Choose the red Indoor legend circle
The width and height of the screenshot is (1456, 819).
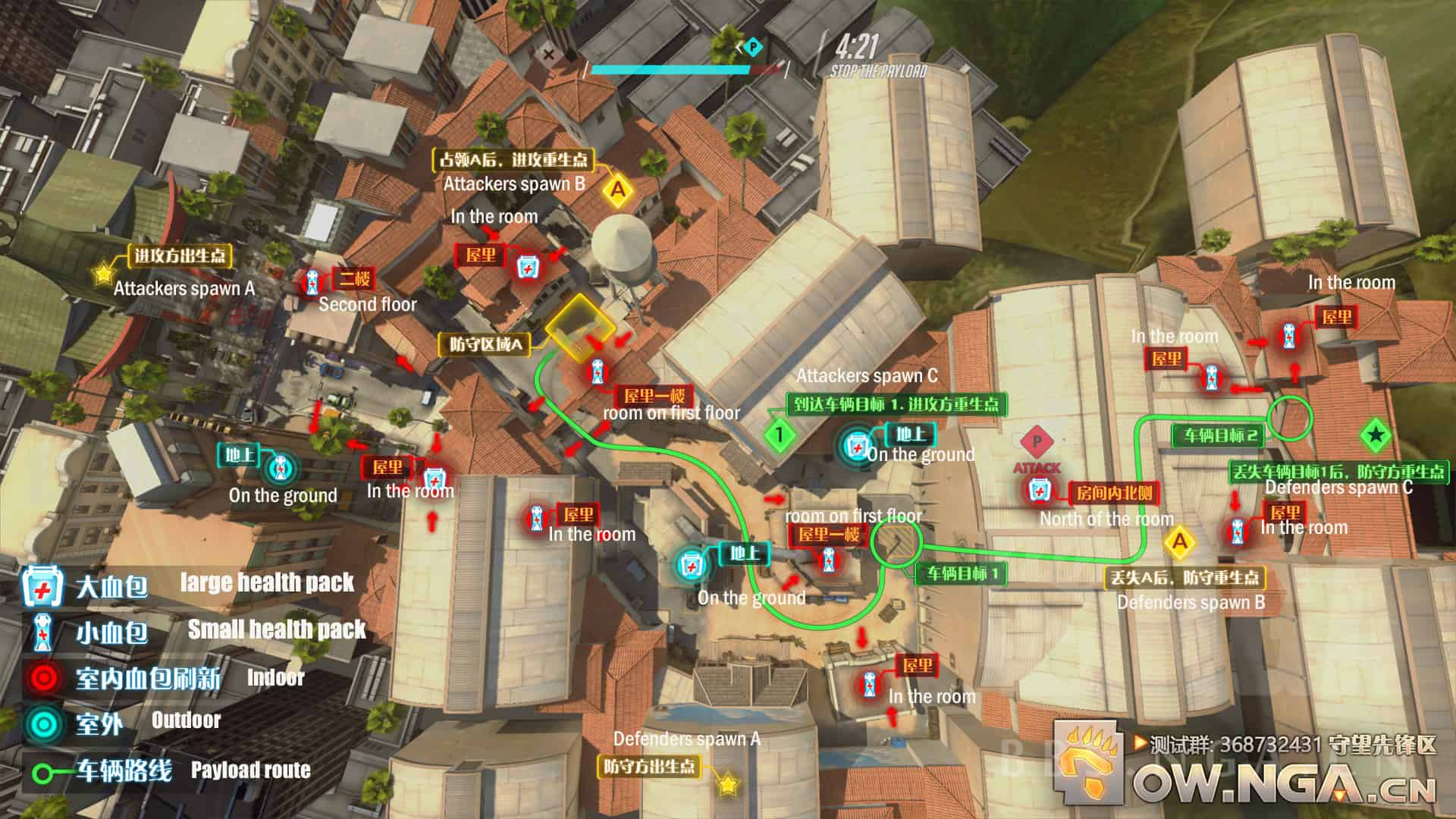[42, 677]
